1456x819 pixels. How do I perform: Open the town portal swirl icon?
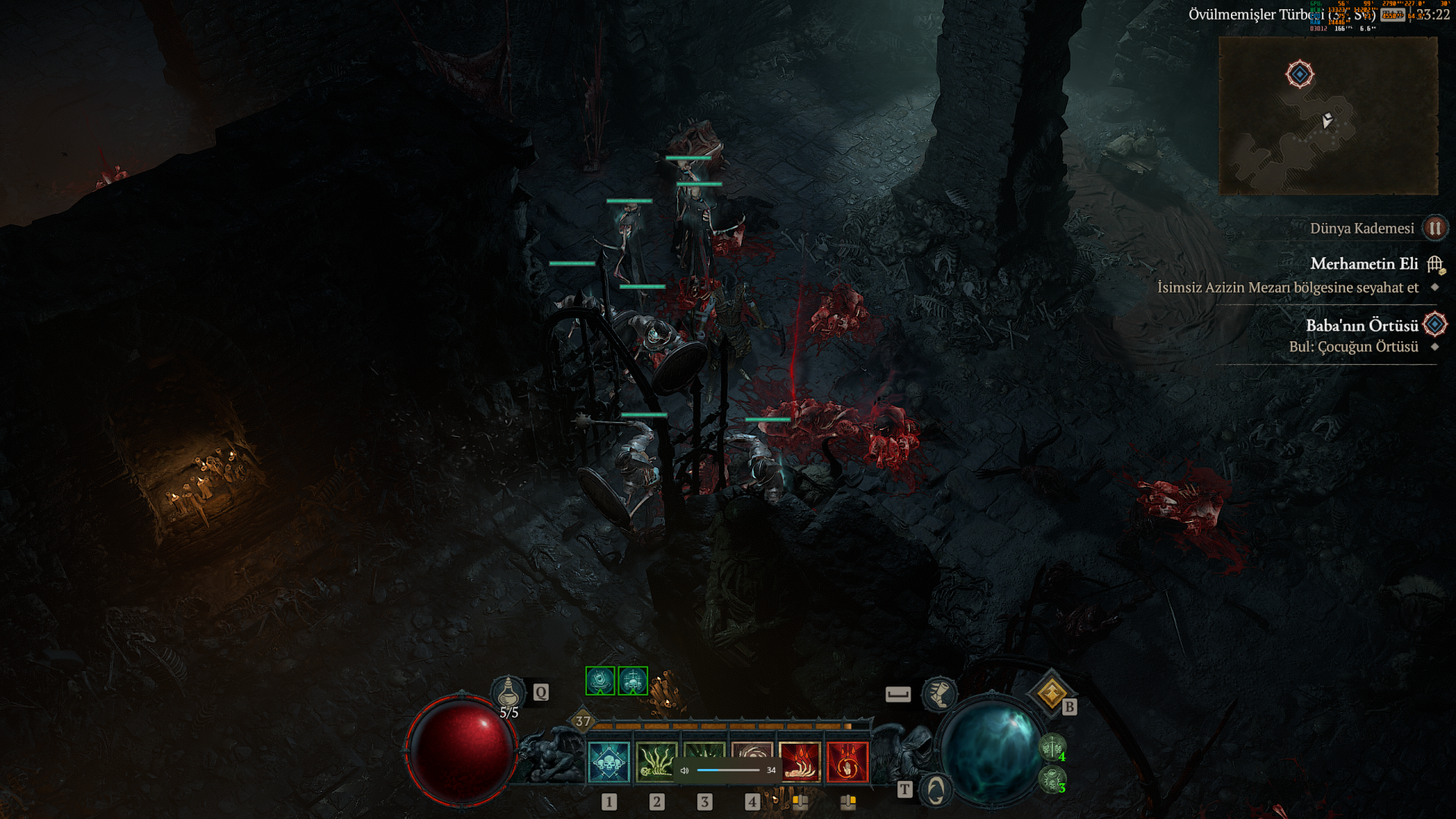coord(936,790)
